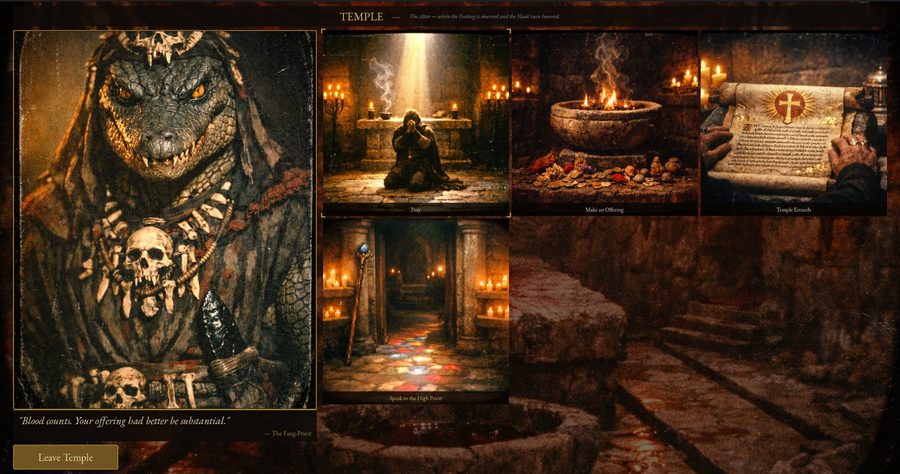Screen dimensions: 900x474
Task: Speak to the High Priest
Action: click(x=415, y=310)
